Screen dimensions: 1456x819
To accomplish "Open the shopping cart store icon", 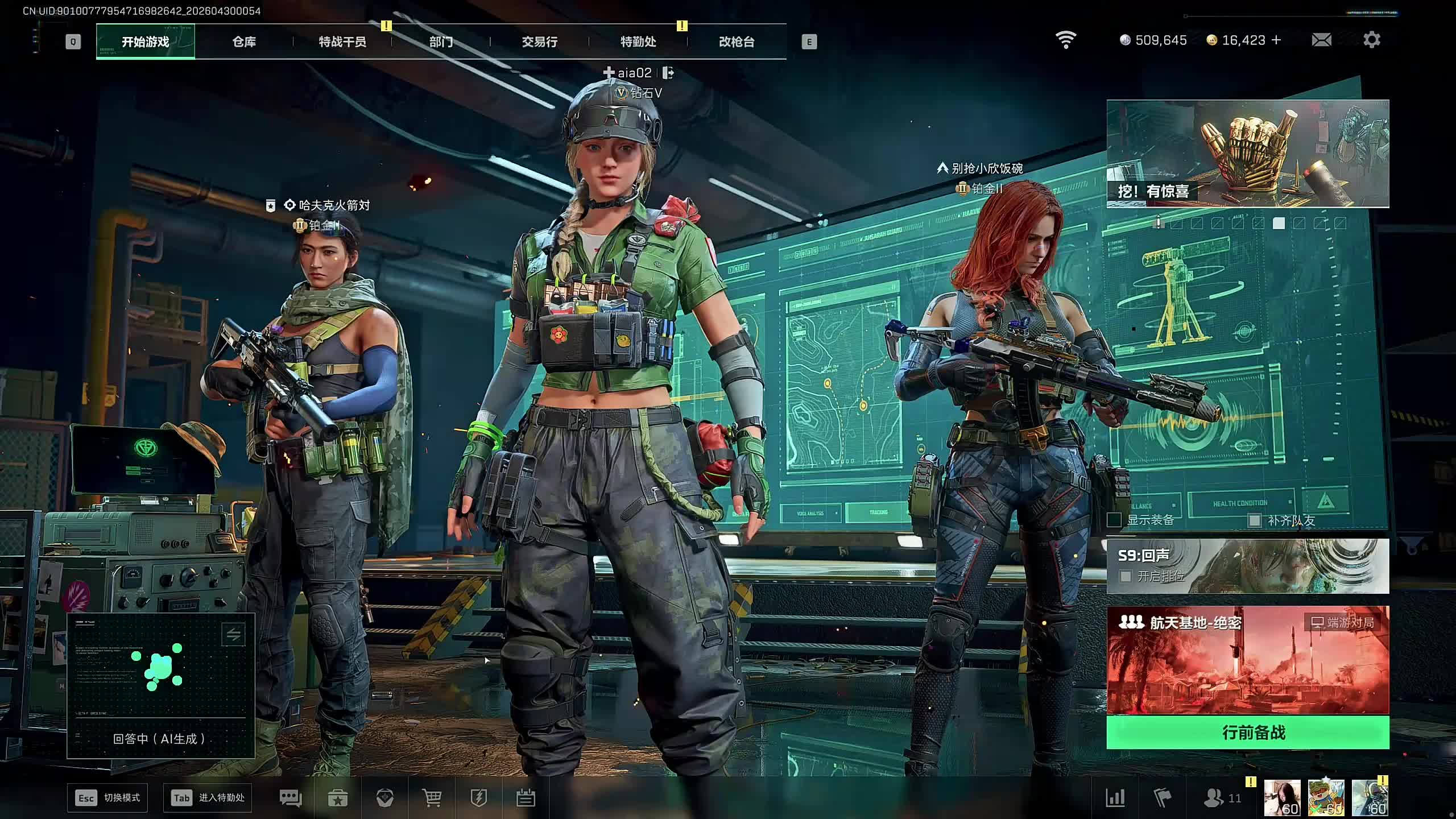I will 432,798.
